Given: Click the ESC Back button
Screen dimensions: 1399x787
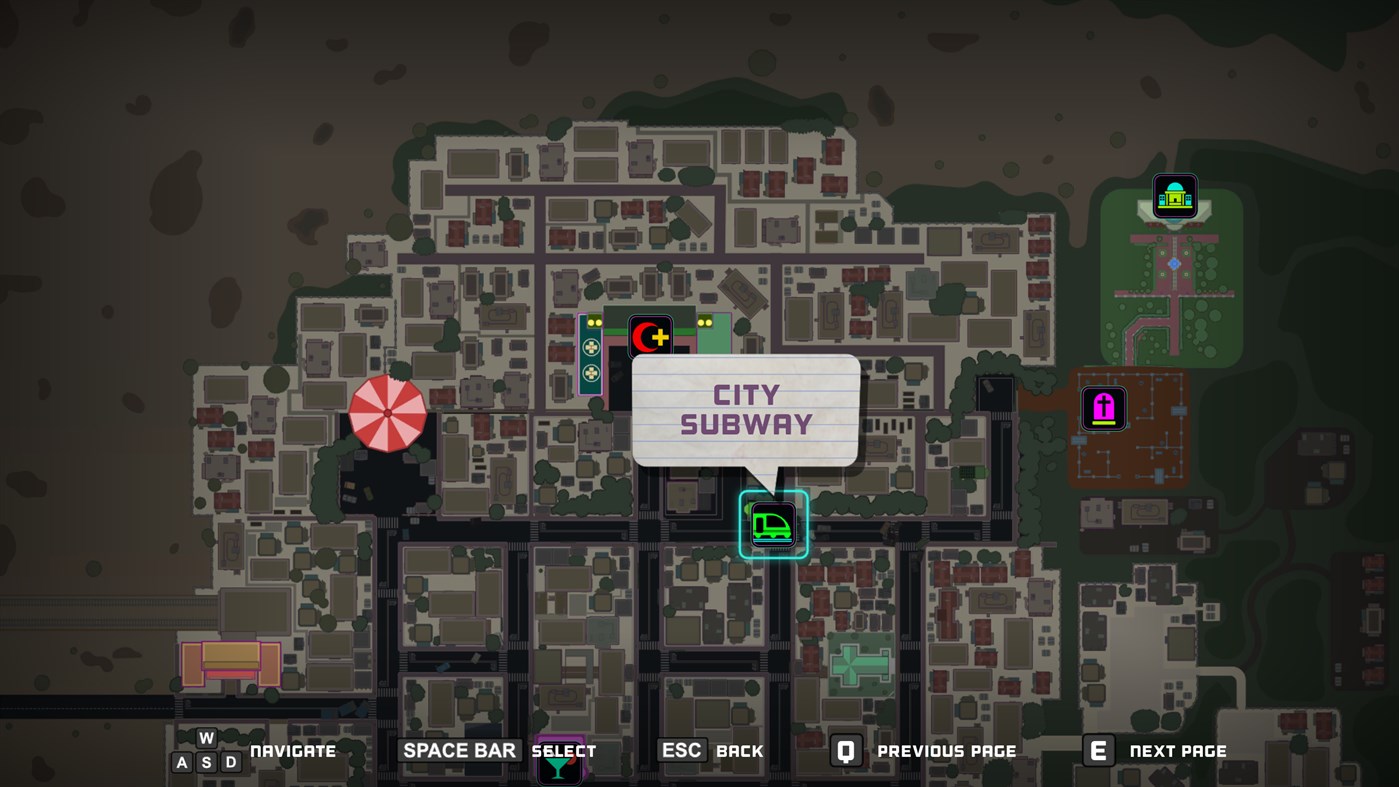Looking at the screenshot, I should pyautogui.click(x=681, y=749).
